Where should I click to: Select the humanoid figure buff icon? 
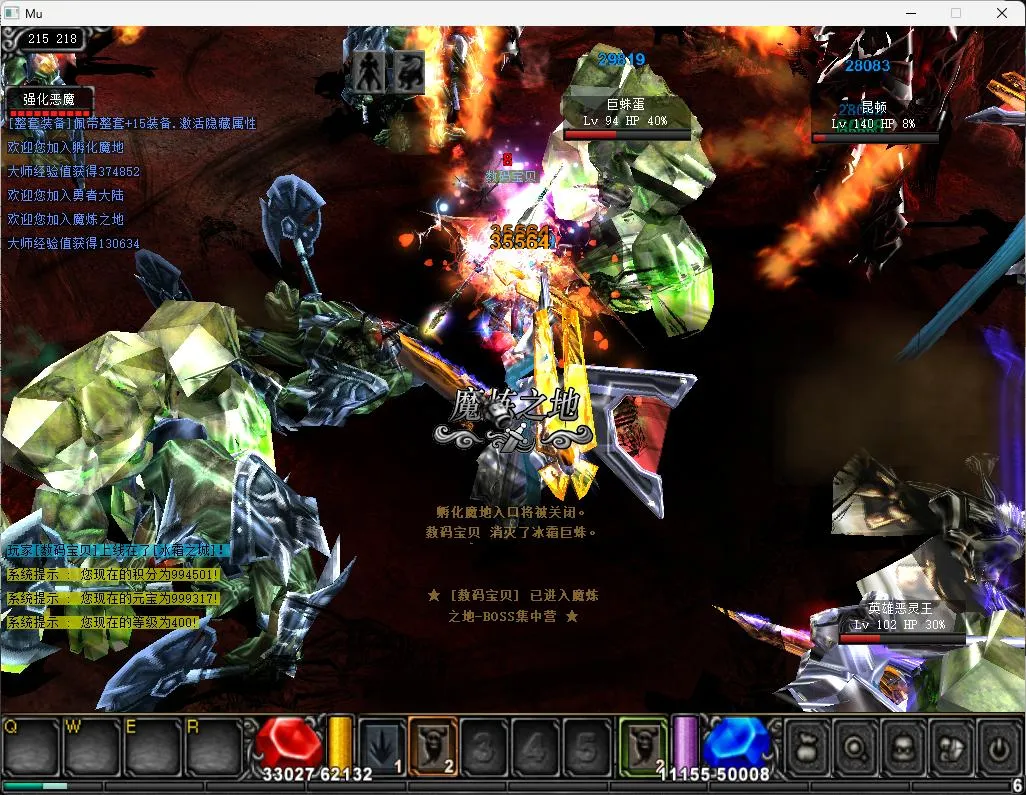pos(369,71)
